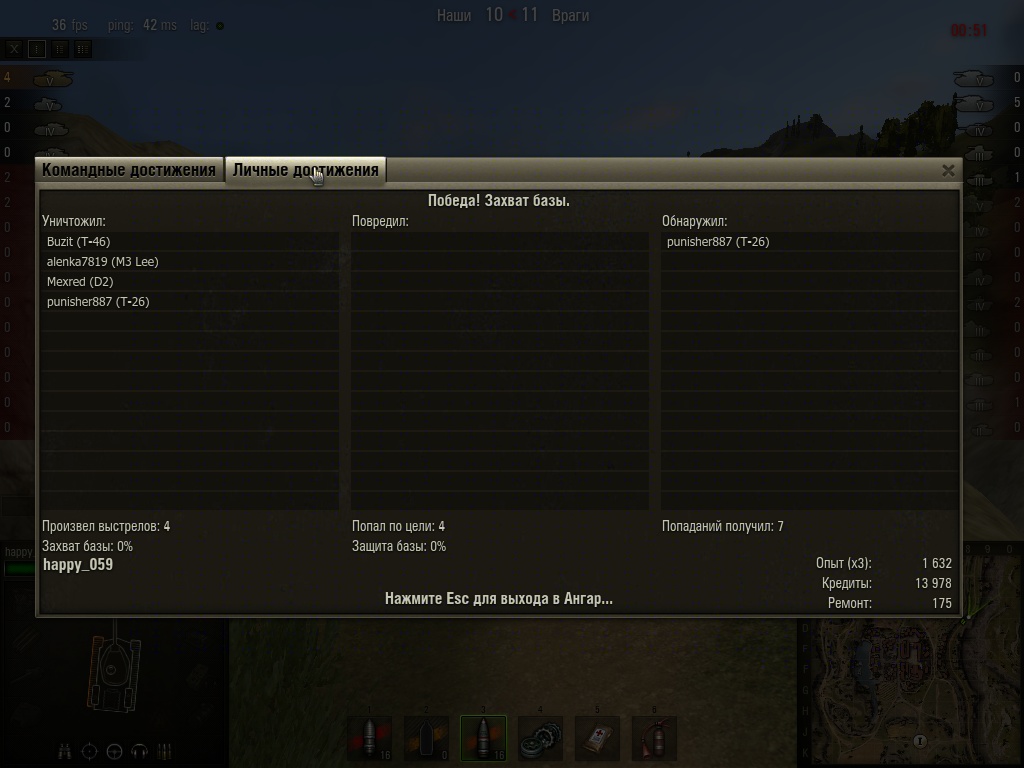Select punisher887 (T-26) under Уничтожил
This screenshot has width=1024, height=768.
point(98,302)
